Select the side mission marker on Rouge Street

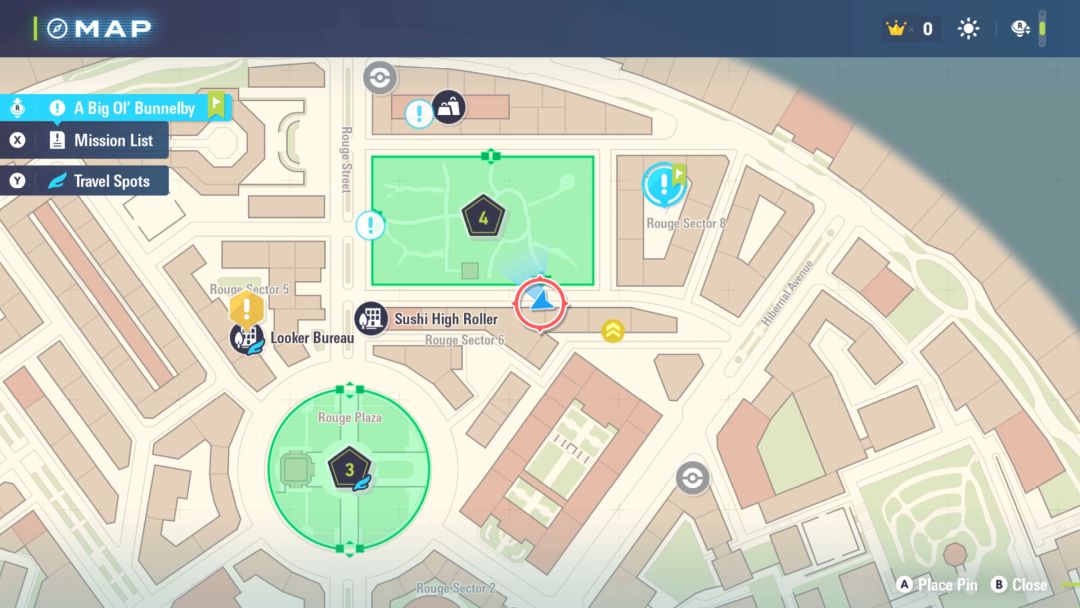[x=370, y=225]
